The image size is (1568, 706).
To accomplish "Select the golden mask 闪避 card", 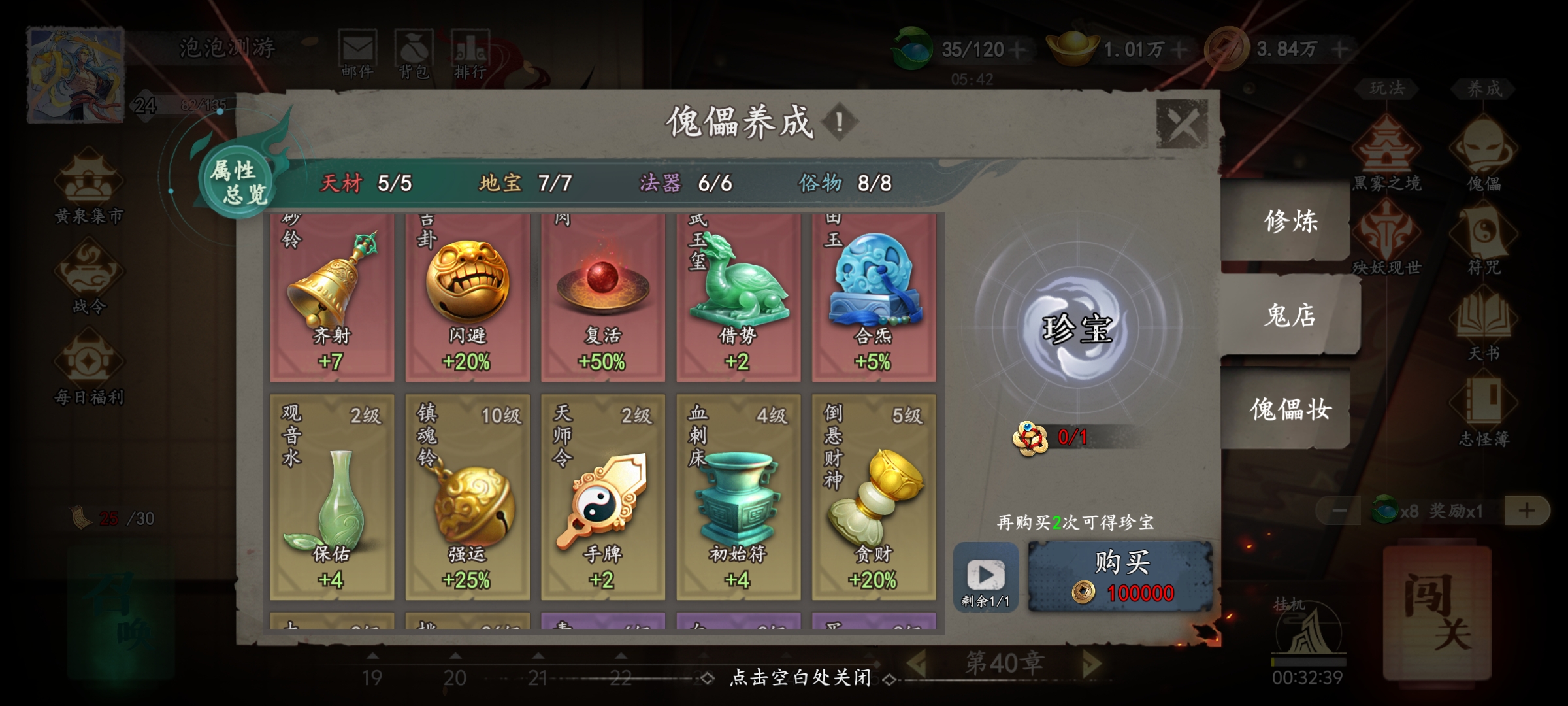I will click(467, 298).
